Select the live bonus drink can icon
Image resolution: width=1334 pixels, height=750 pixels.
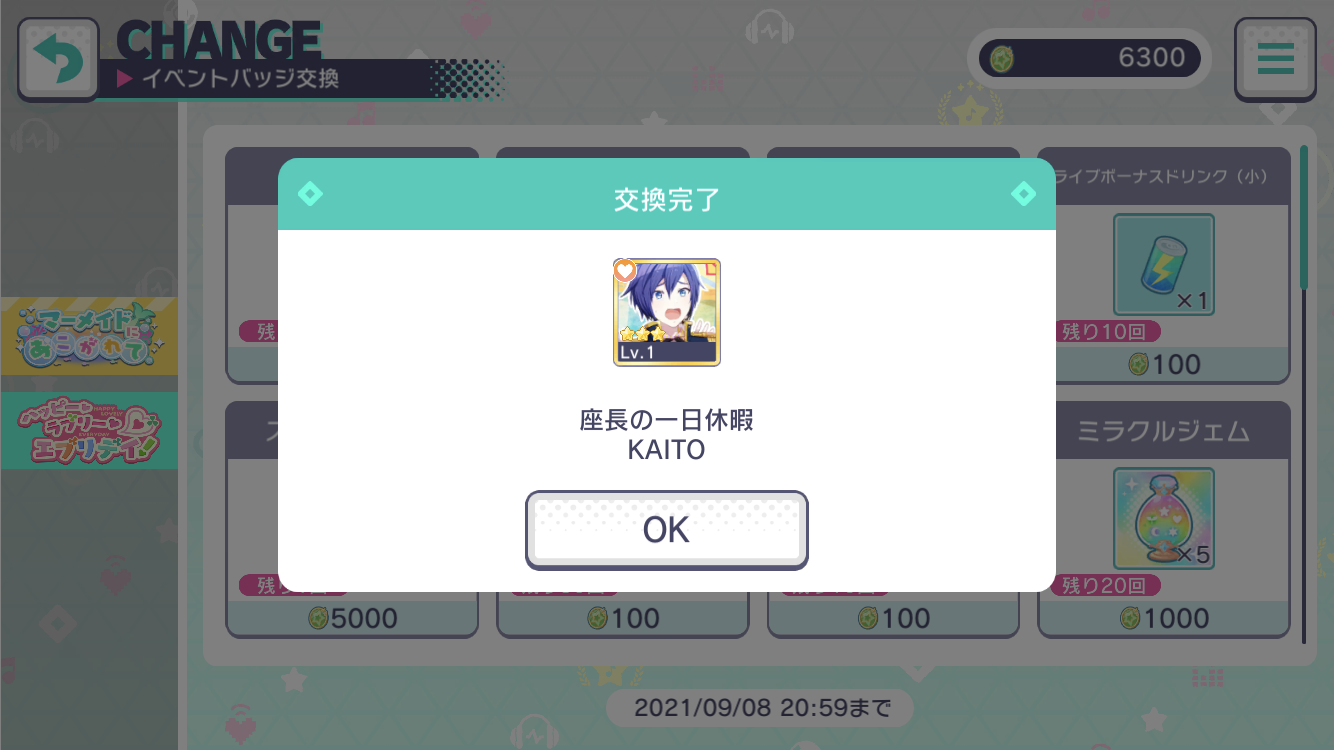coord(1163,263)
